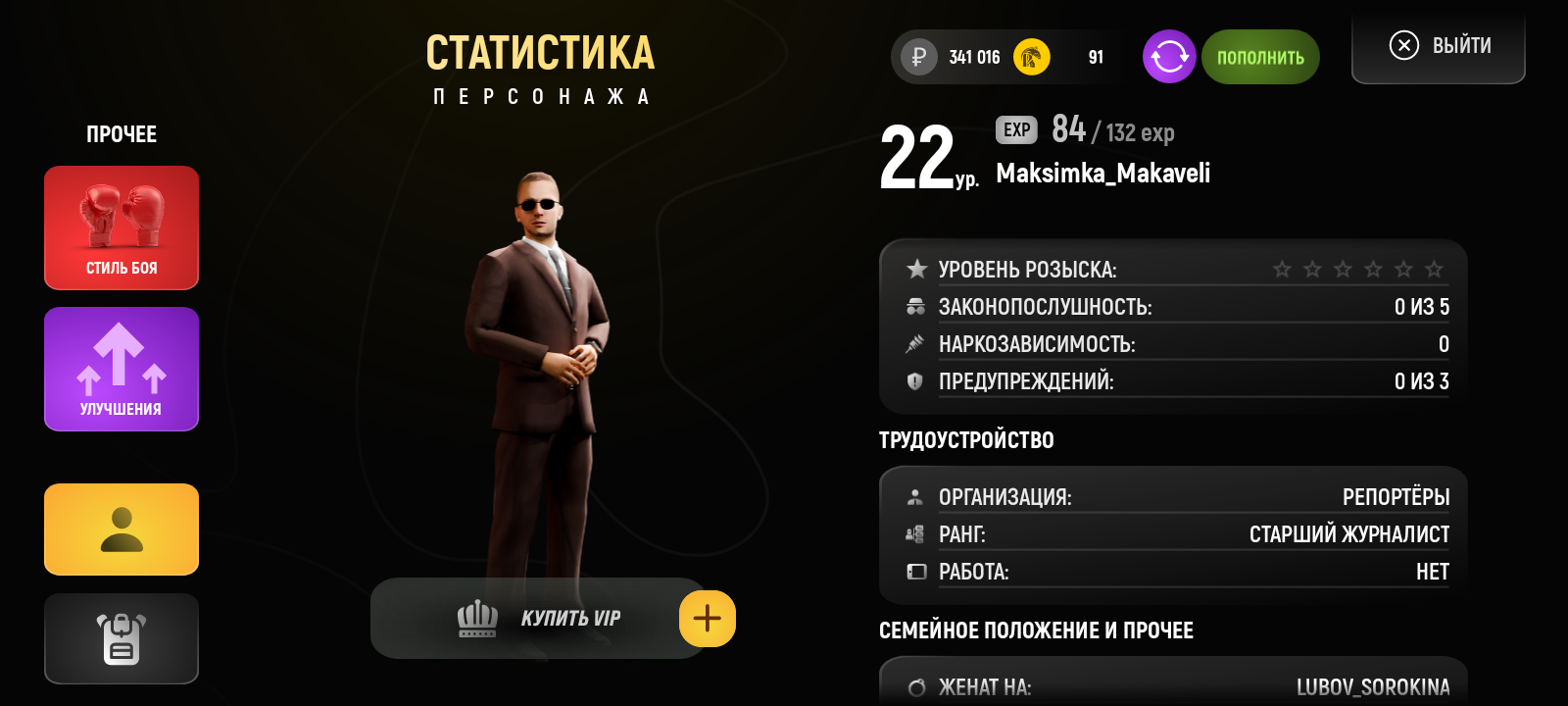Click the handcuffs icon beside ЗАКОНОПОСЛУШНОСТЬ
Screen dimensions: 1568x706
pos(916,305)
